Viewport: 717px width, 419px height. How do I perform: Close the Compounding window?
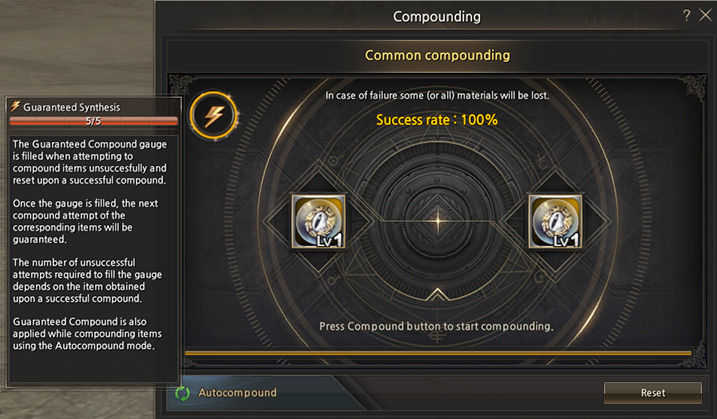tap(705, 16)
